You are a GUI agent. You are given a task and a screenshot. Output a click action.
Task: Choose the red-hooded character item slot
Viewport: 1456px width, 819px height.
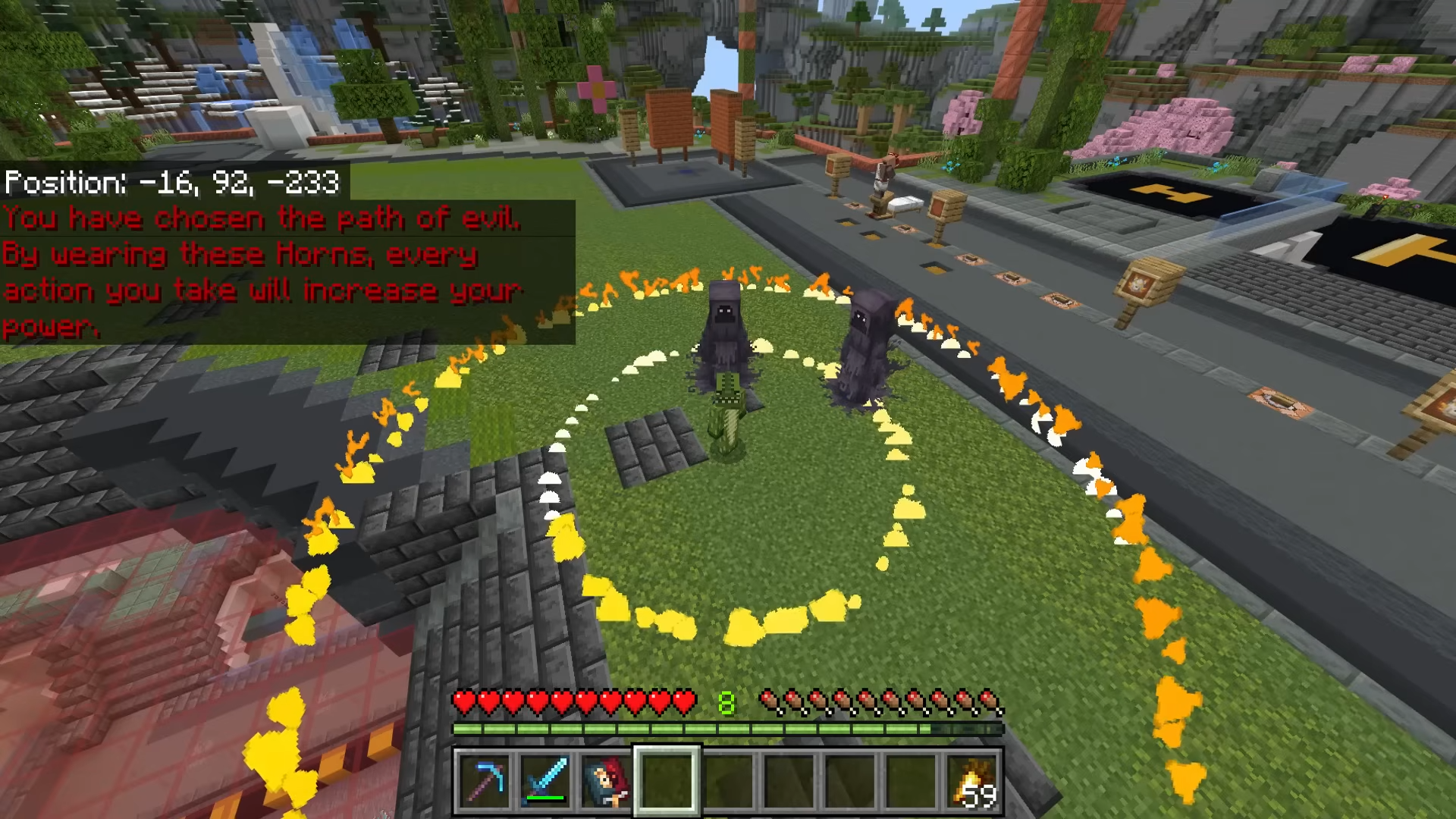click(605, 780)
